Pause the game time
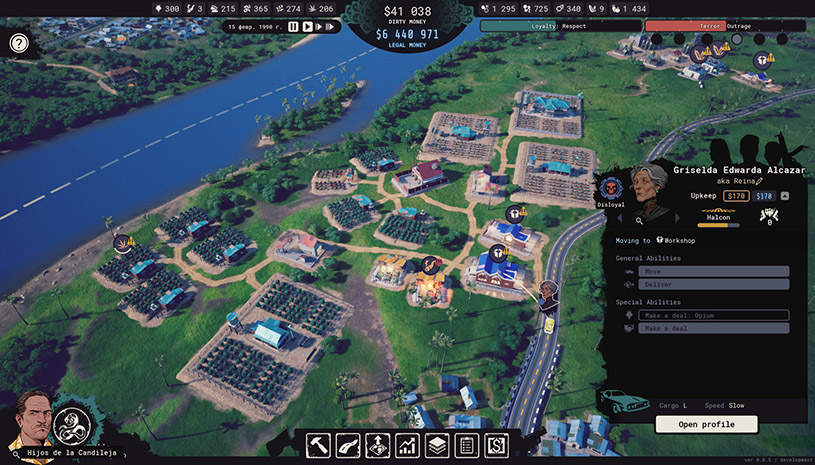 coord(294,27)
